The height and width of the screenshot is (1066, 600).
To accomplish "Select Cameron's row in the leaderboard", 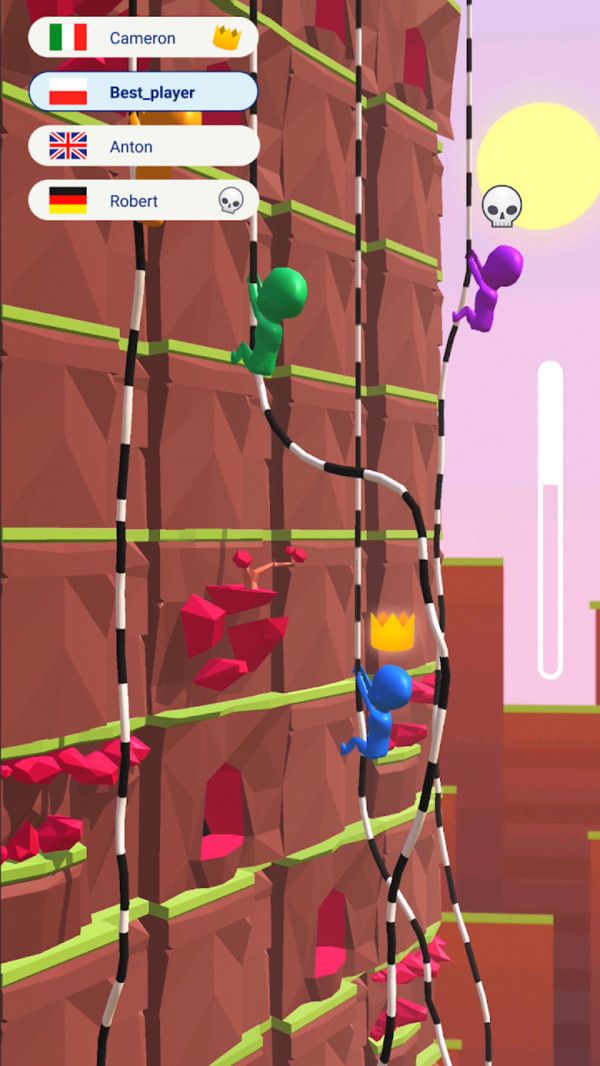I will click(142, 38).
